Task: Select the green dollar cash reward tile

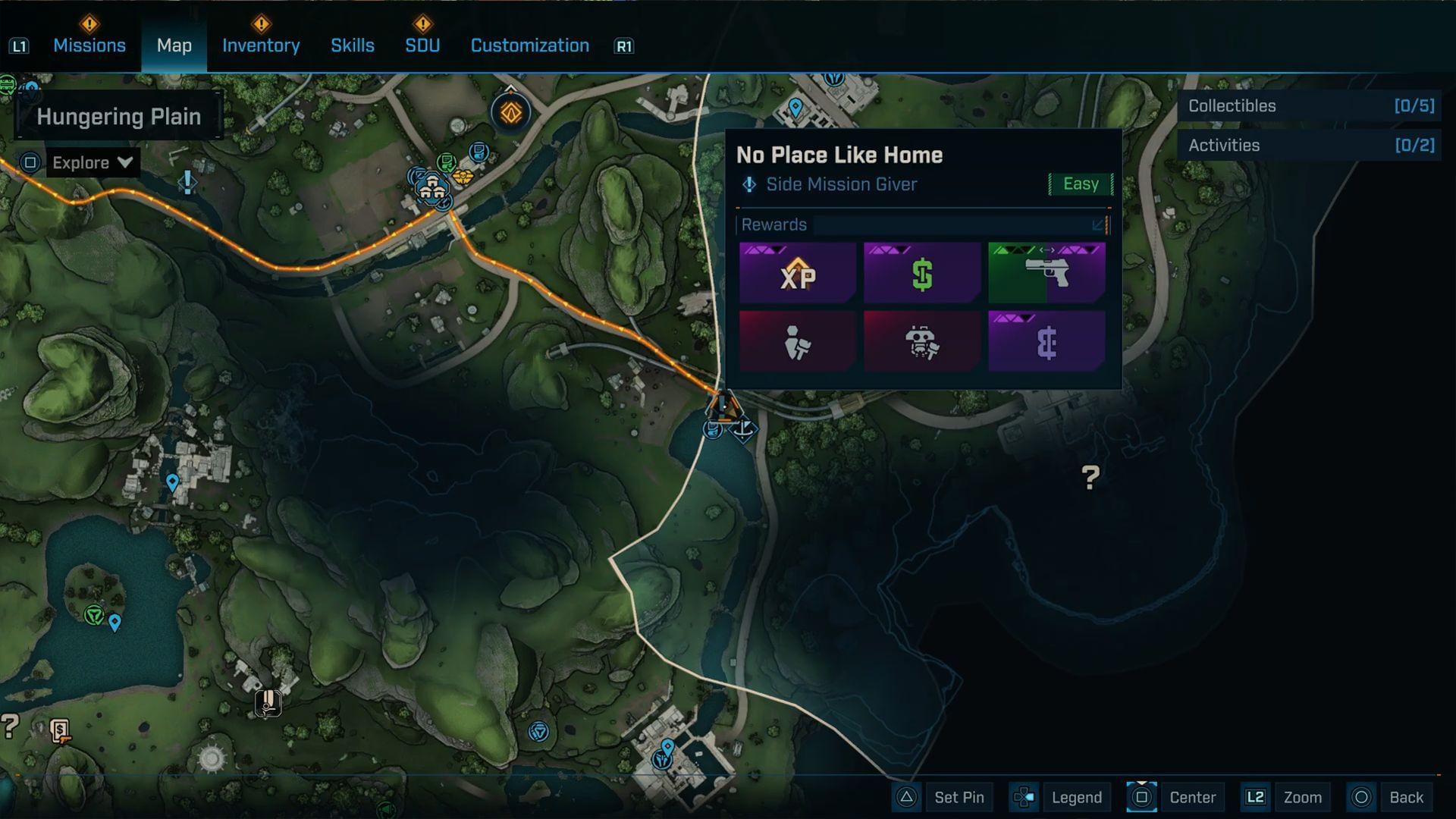Action: [x=922, y=273]
